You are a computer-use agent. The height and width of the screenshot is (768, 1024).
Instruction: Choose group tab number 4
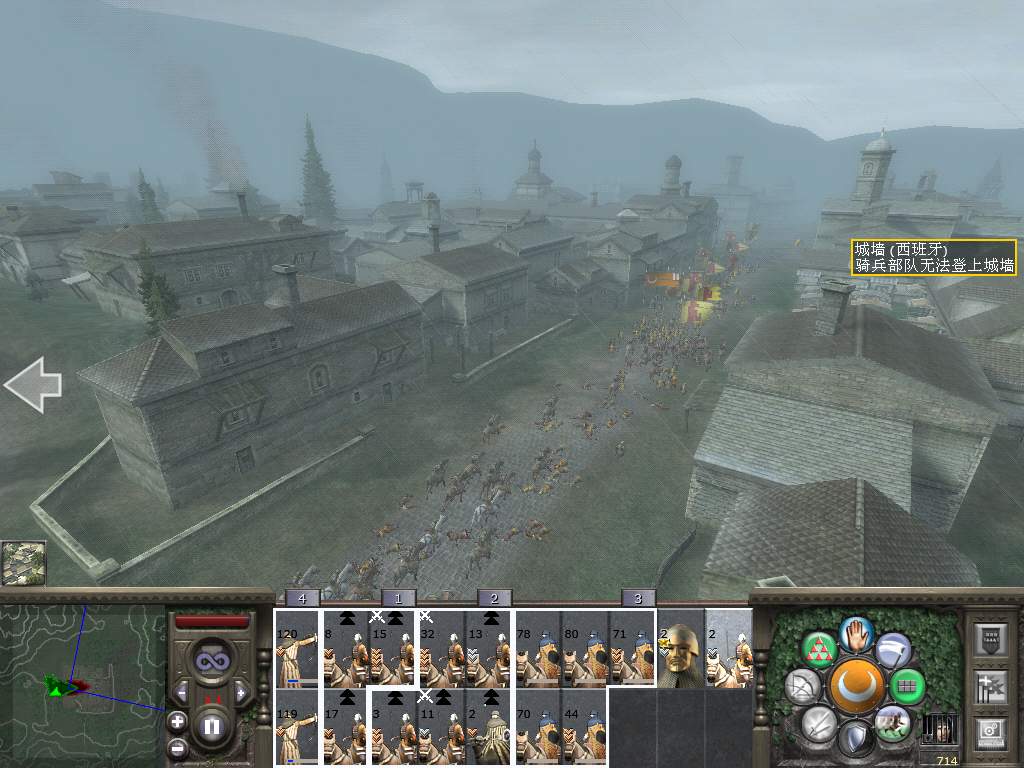click(x=302, y=598)
